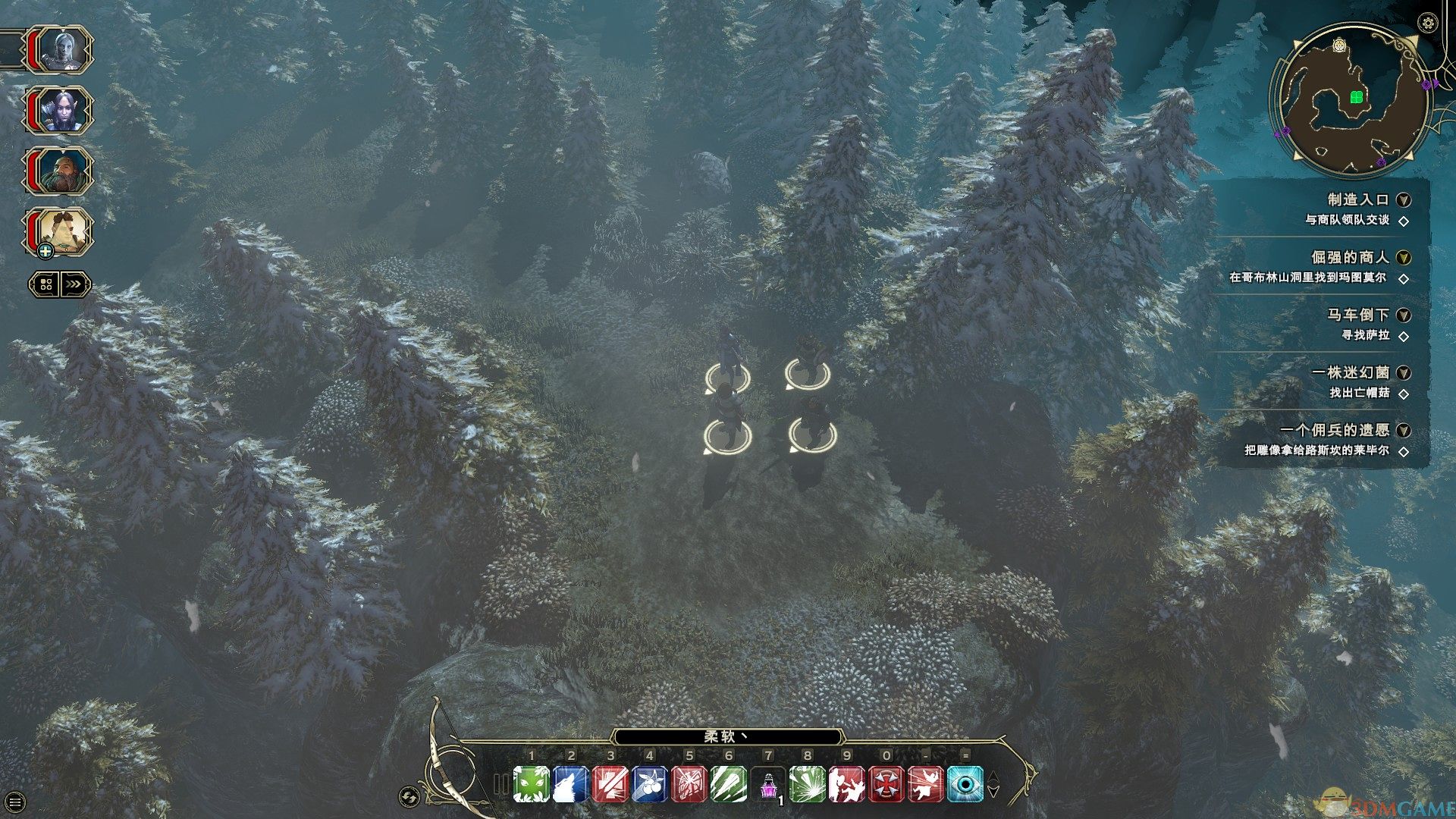Viewport: 1456px width, 819px height.
Task: Toggle the 倔强的商人 quest tracker arrow
Action: 1404,258
